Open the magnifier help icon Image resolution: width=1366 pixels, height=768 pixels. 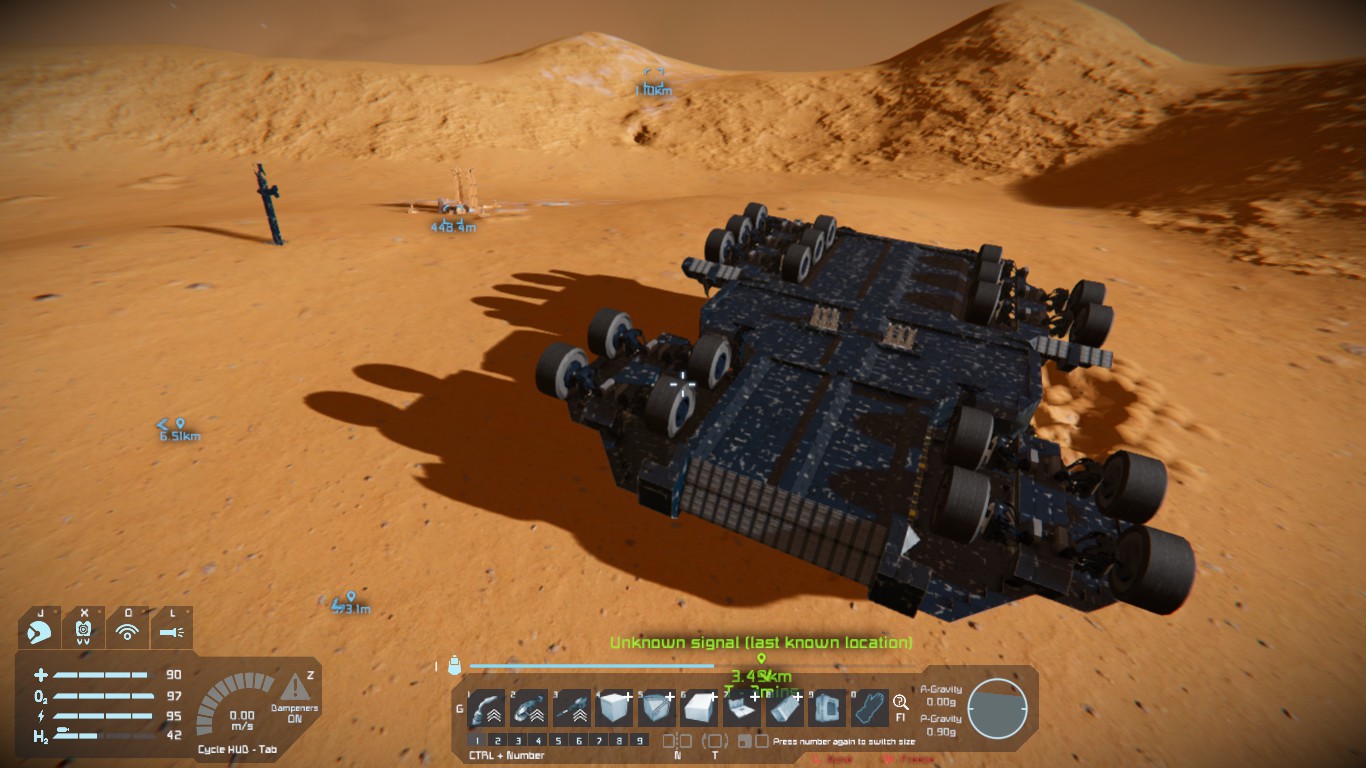click(900, 702)
